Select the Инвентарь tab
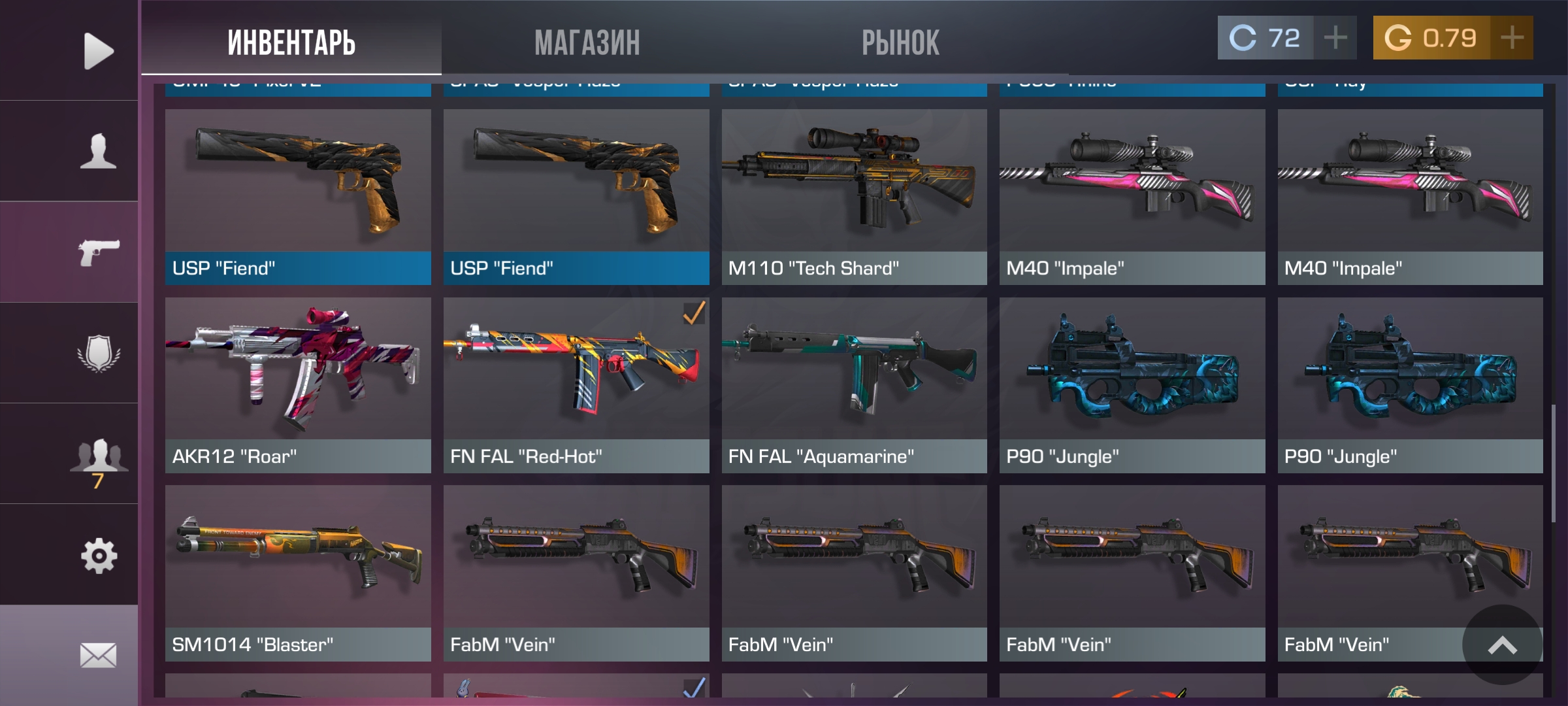The height and width of the screenshot is (706, 1568). coord(291,43)
